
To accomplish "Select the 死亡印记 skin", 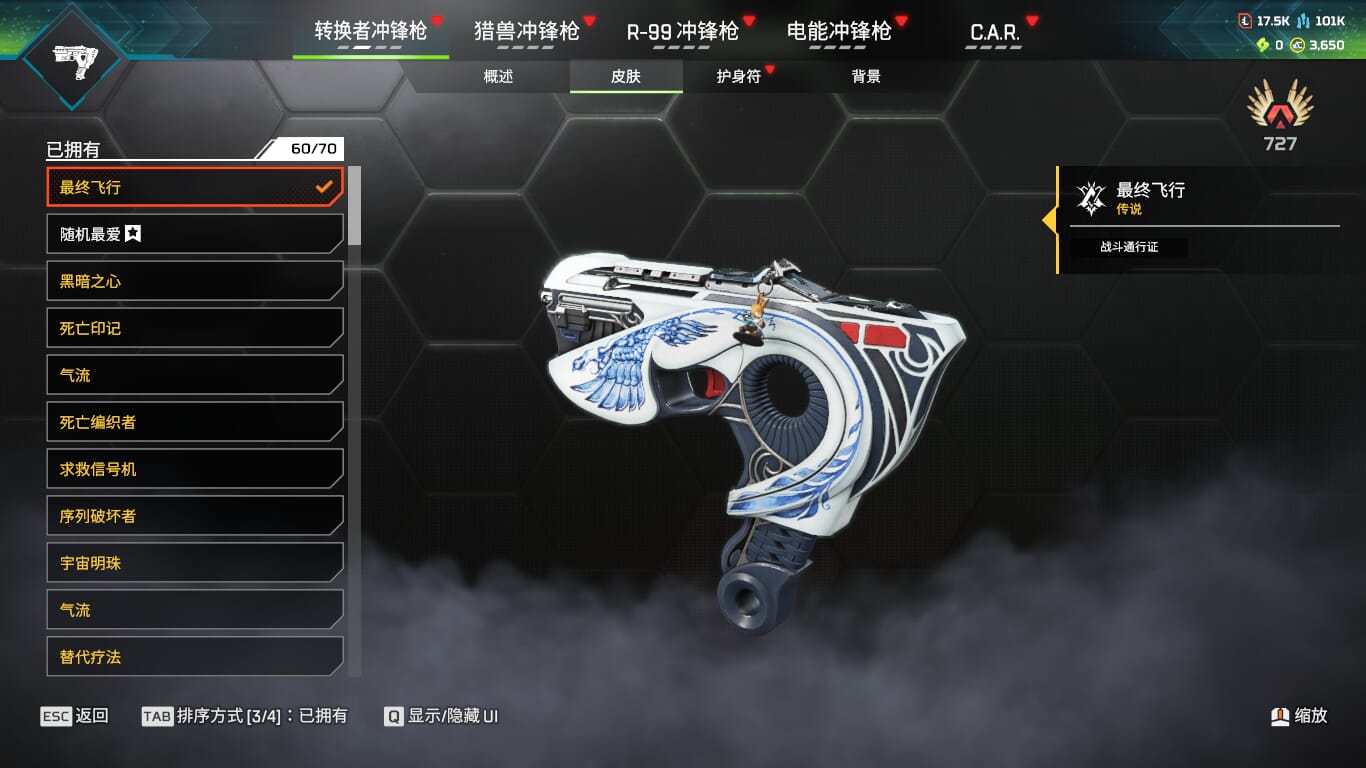I will tap(195, 328).
